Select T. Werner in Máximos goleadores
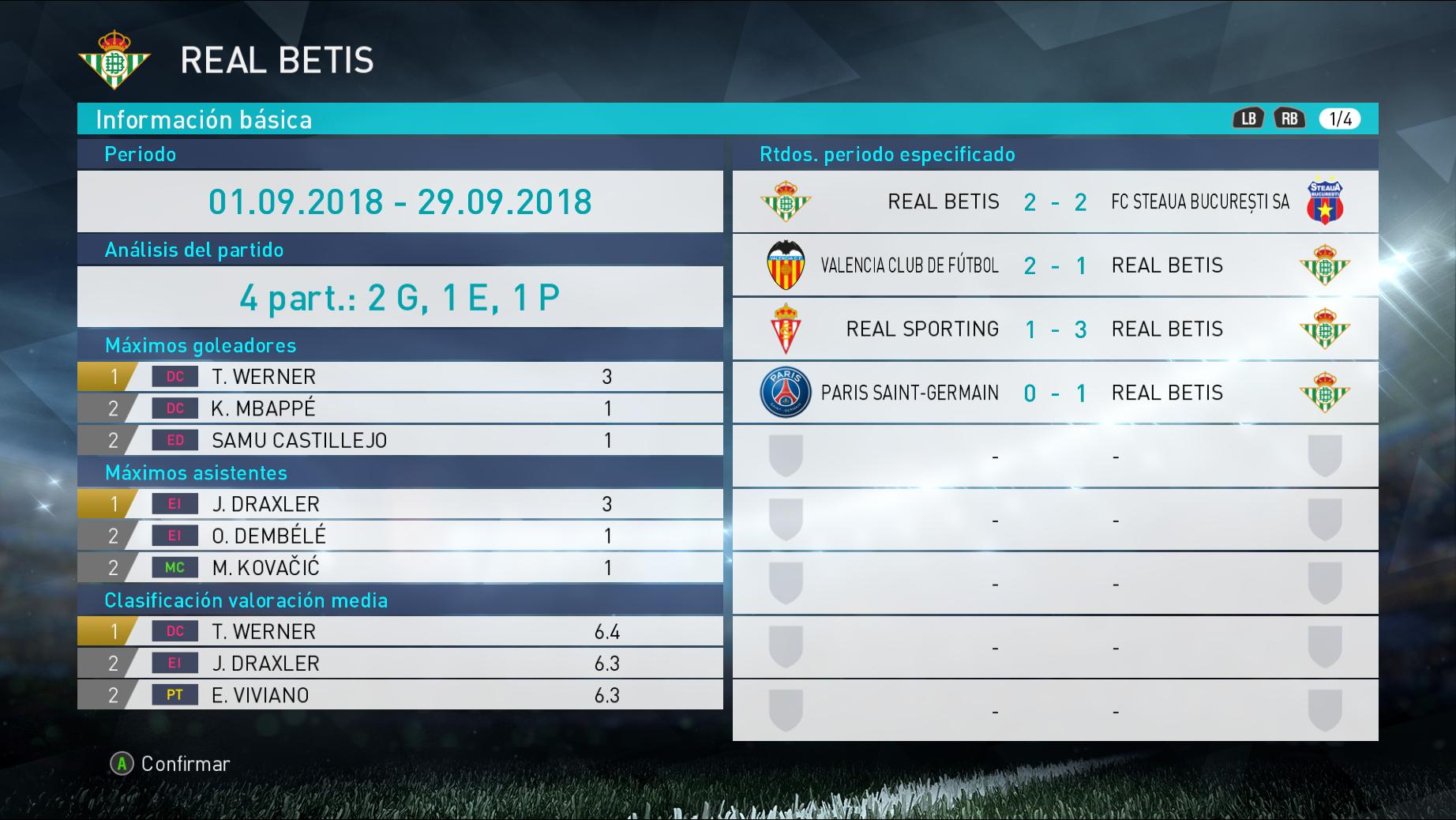The image size is (1456, 820). [x=400, y=377]
